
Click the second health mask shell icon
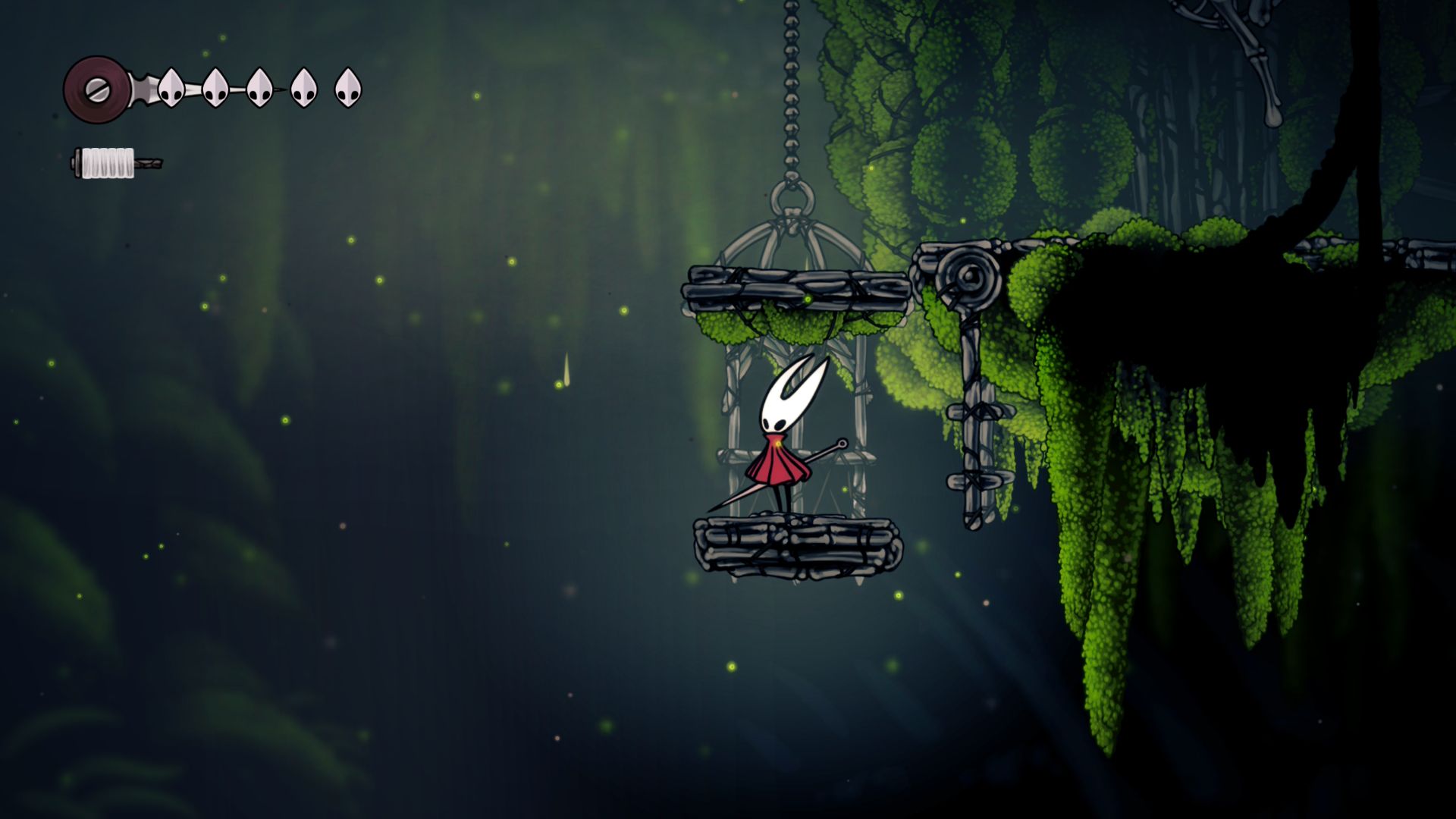coord(215,86)
